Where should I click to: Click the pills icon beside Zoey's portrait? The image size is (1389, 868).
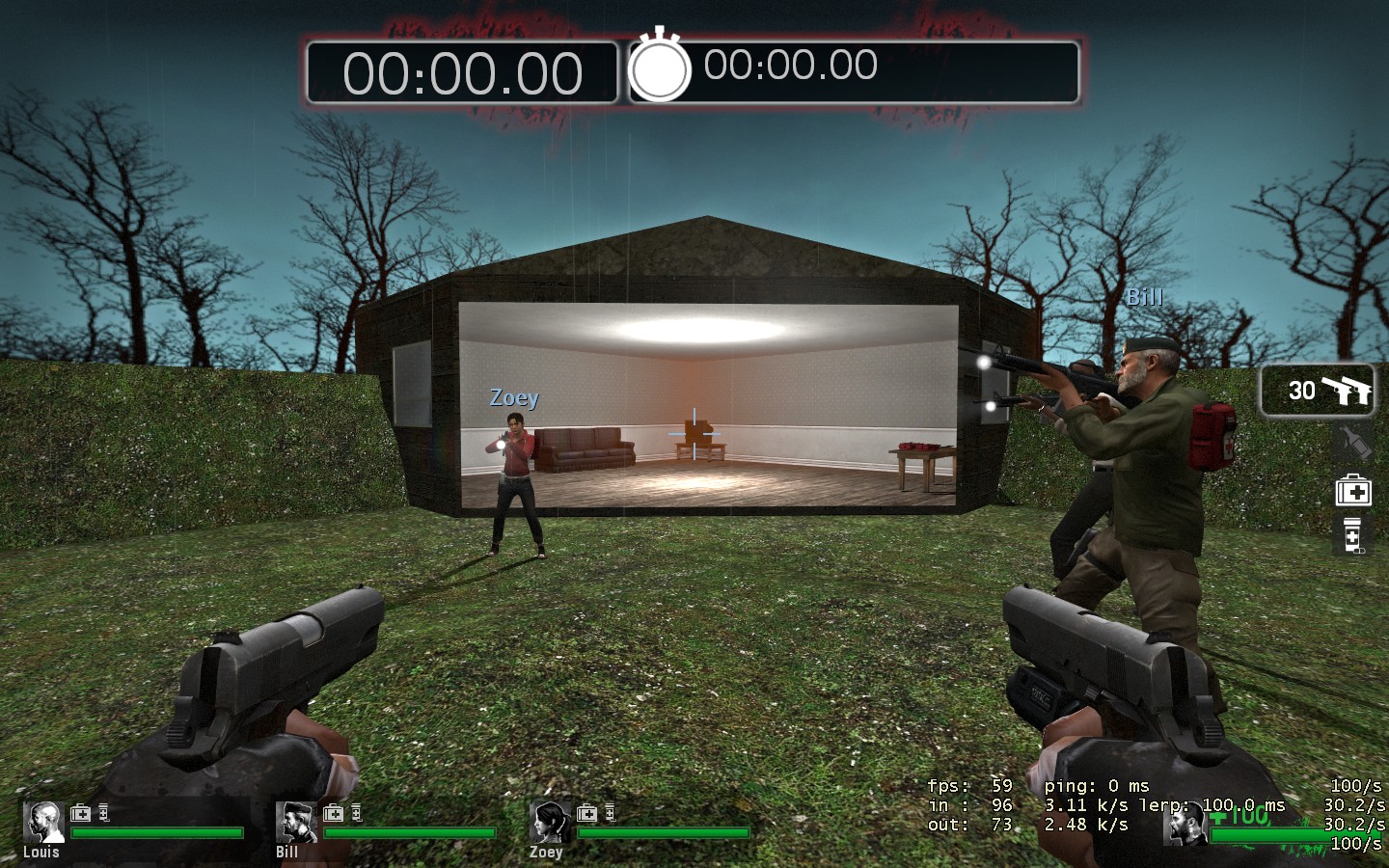610,814
